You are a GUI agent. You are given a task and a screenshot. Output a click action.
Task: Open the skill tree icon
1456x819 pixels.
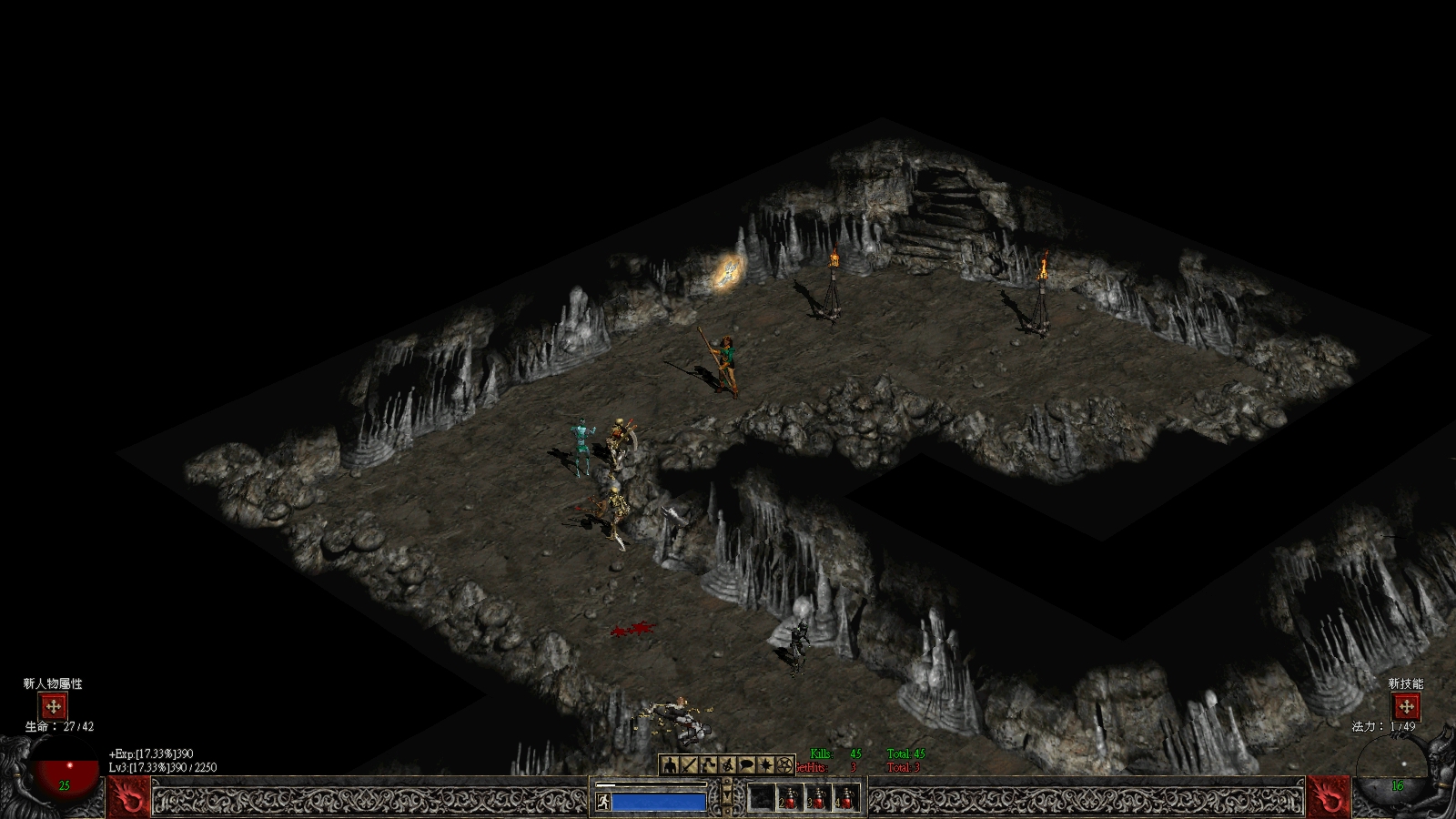[x=708, y=765]
